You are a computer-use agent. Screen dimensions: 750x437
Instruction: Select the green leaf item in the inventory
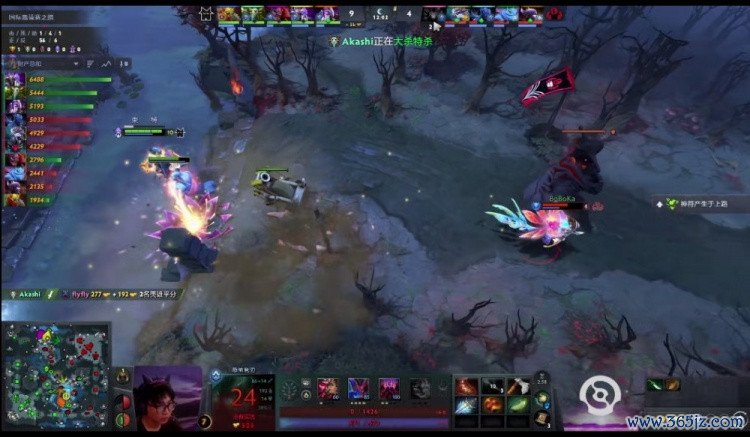click(517, 405)
